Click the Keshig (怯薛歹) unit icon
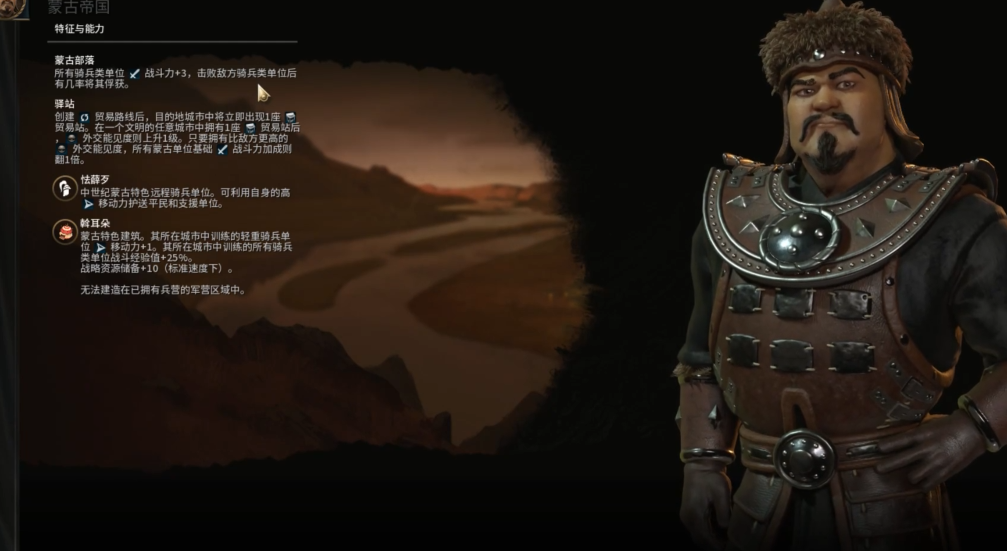Image resolution: width=1007 pixels, height=551 pixels. 65,187
